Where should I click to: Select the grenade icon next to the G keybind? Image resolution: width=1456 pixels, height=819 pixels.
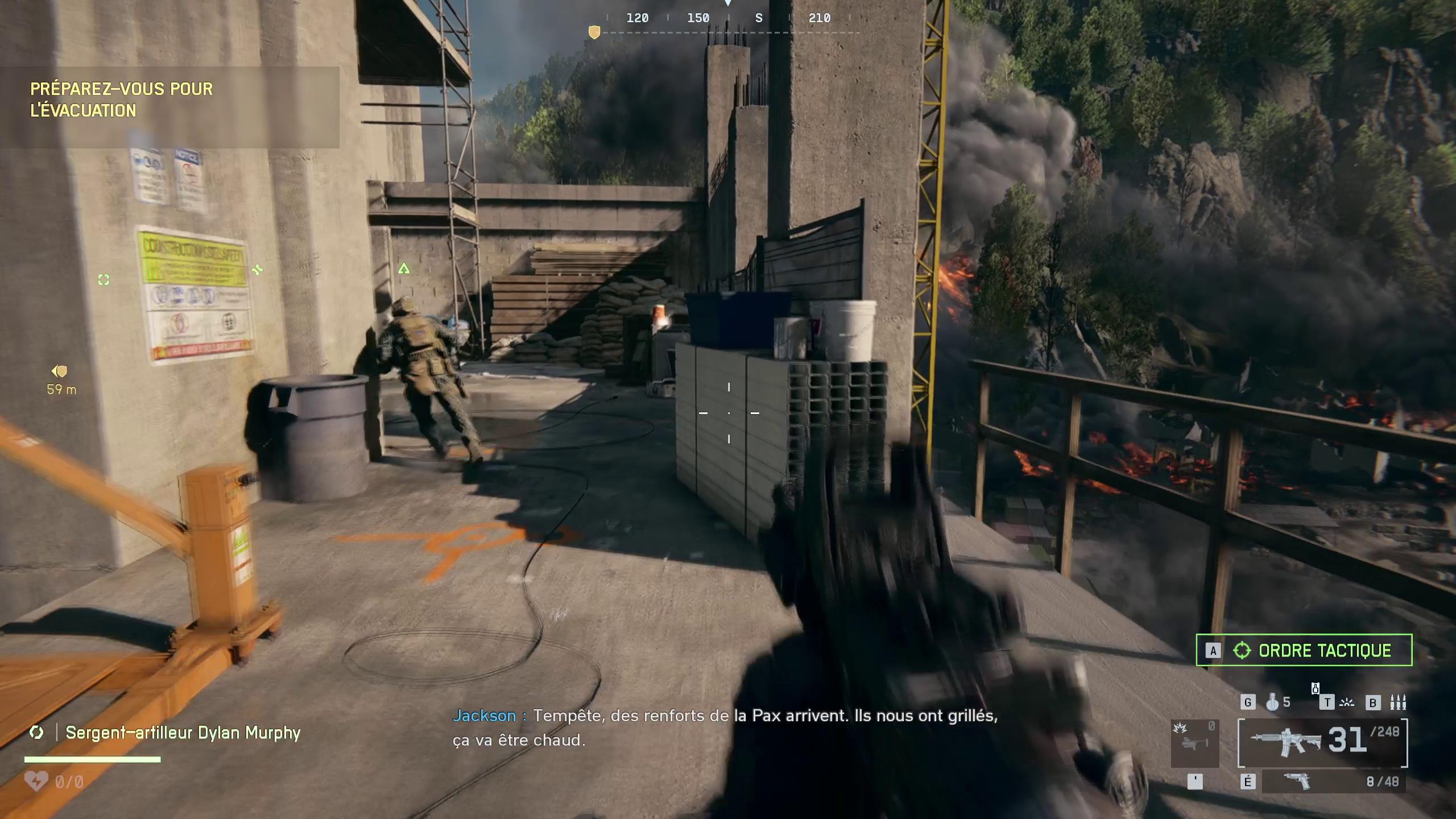coord(1273,704)
